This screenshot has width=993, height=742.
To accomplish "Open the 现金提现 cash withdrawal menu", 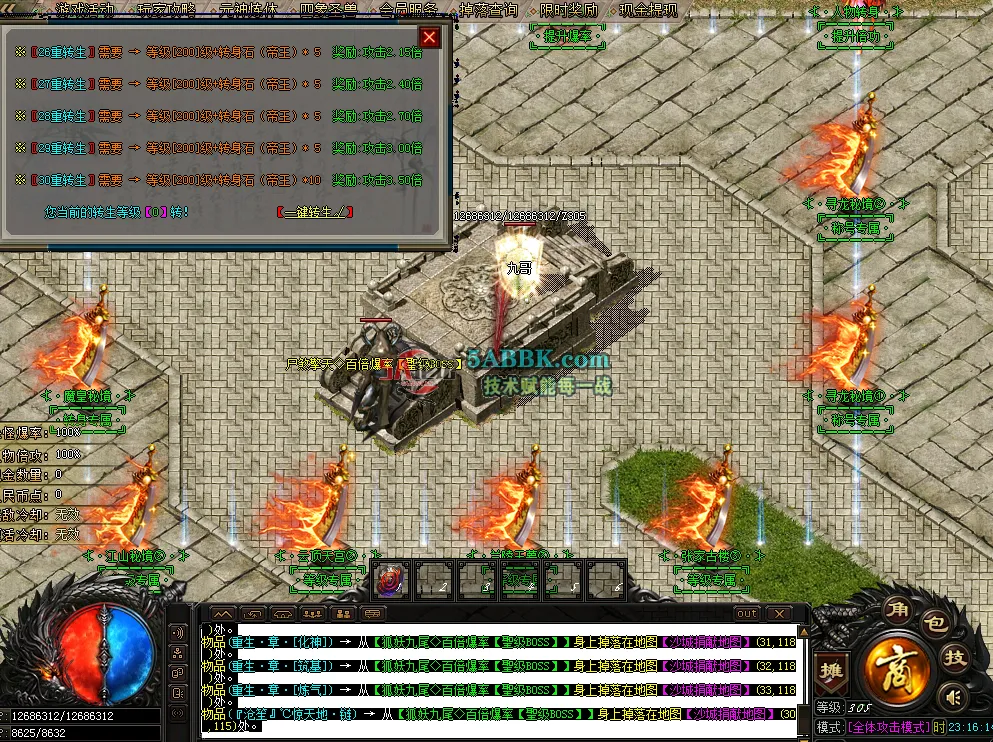I will click(x=648, y=10).
